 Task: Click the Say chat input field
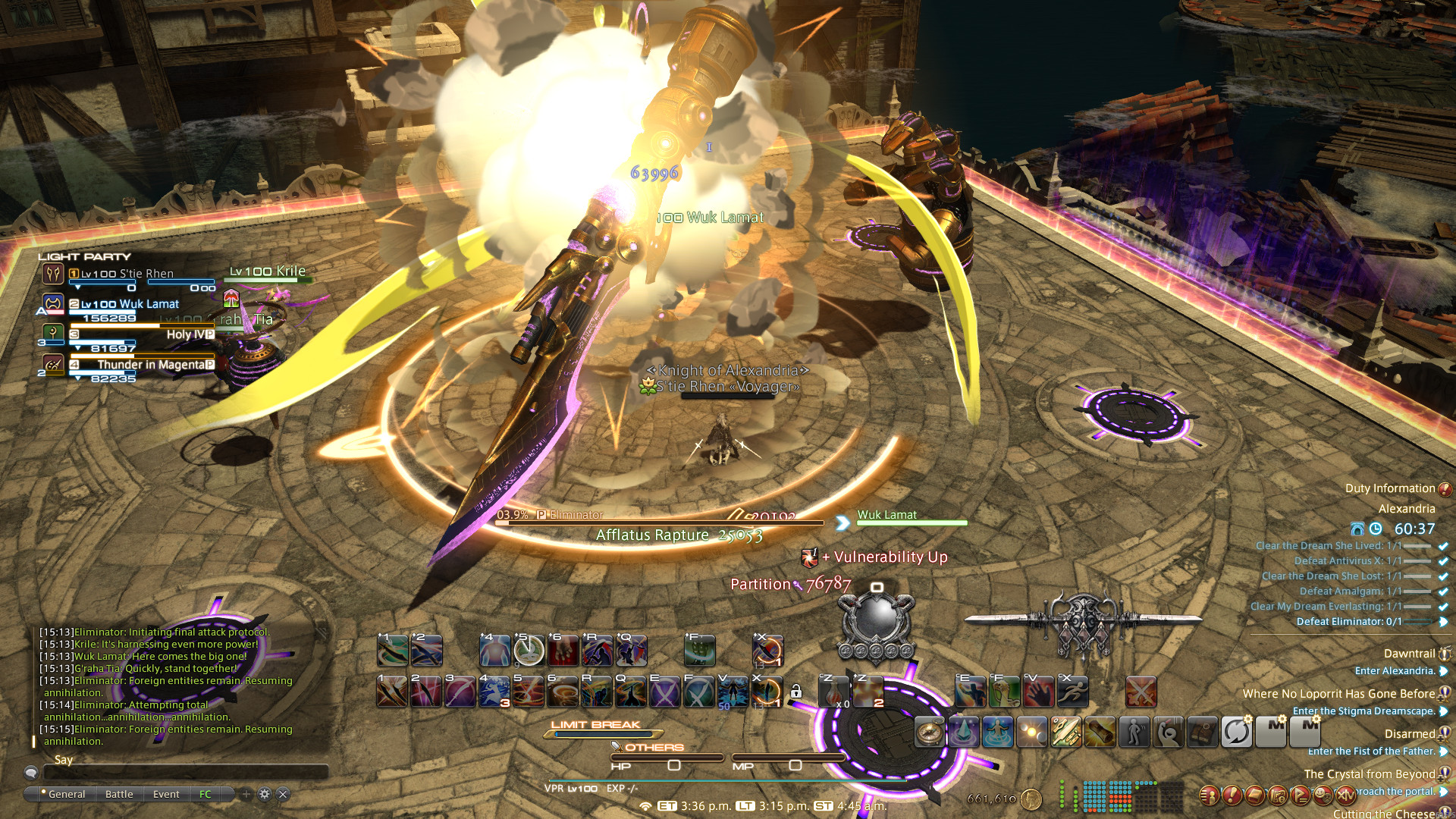point(186,772)
